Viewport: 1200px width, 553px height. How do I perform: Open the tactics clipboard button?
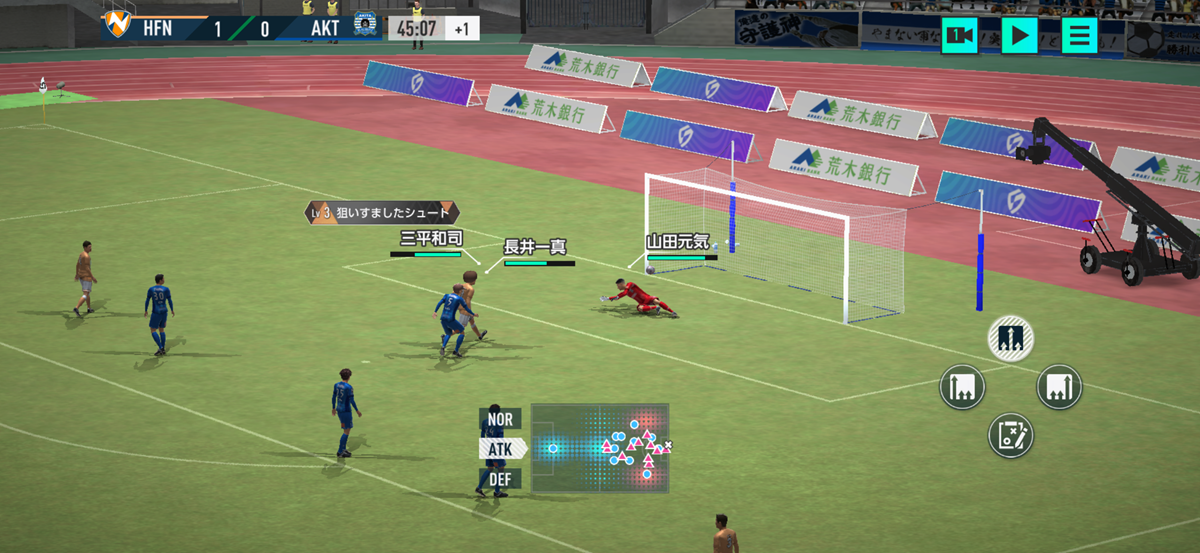[x=1010, y=435]
